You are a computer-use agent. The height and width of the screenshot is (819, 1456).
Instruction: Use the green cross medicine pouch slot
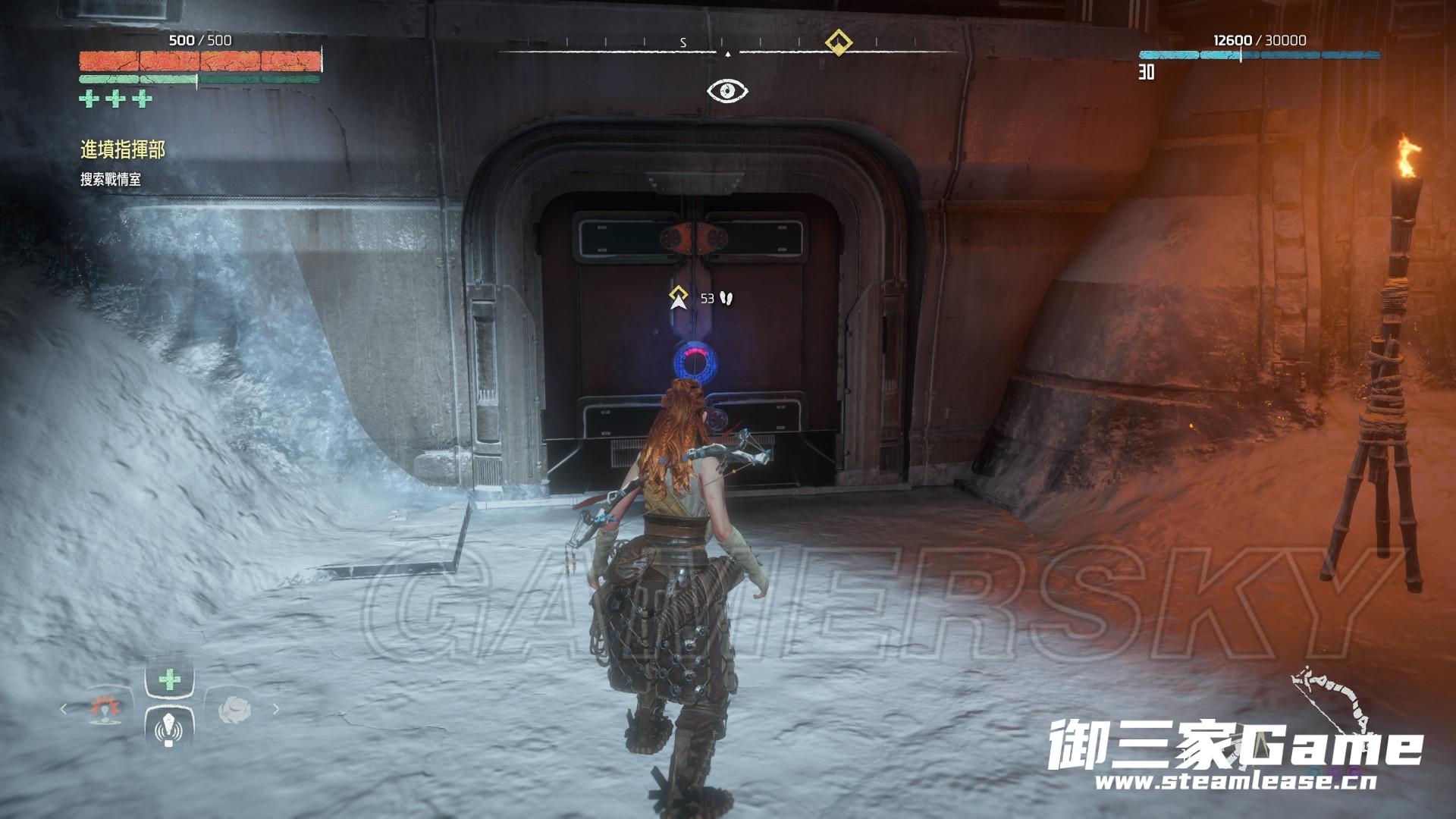click(169, 679)
